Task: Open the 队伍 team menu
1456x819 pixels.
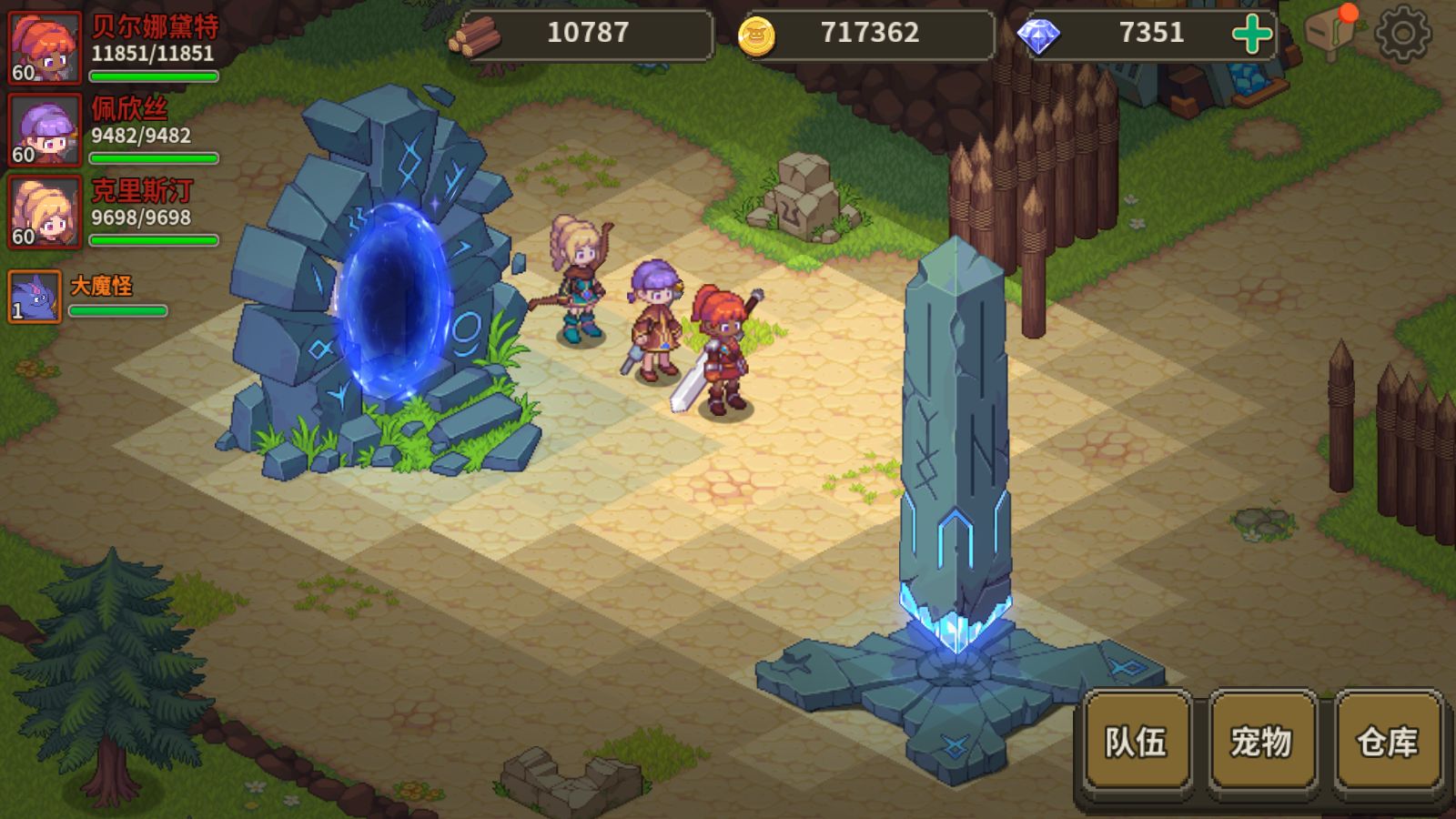Action: (x=1137, y=741)
